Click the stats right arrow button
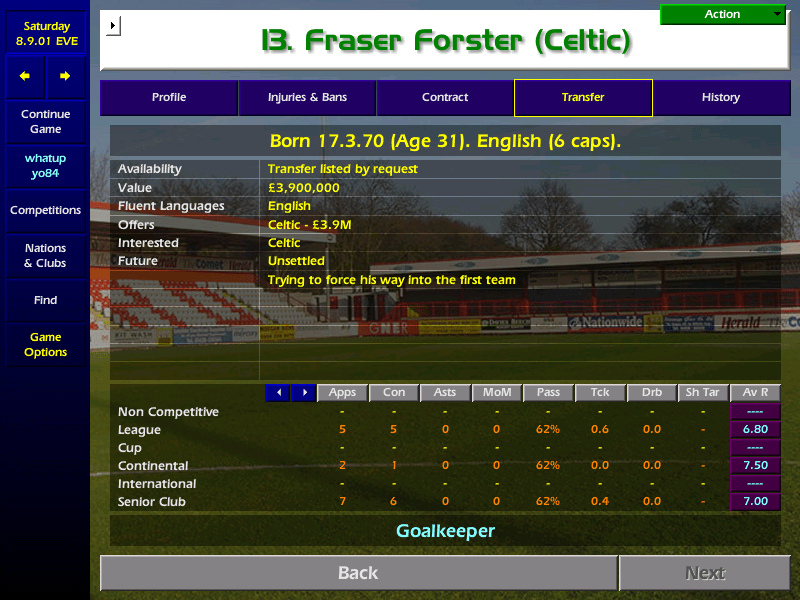800x600 pixels. (303, 393)
